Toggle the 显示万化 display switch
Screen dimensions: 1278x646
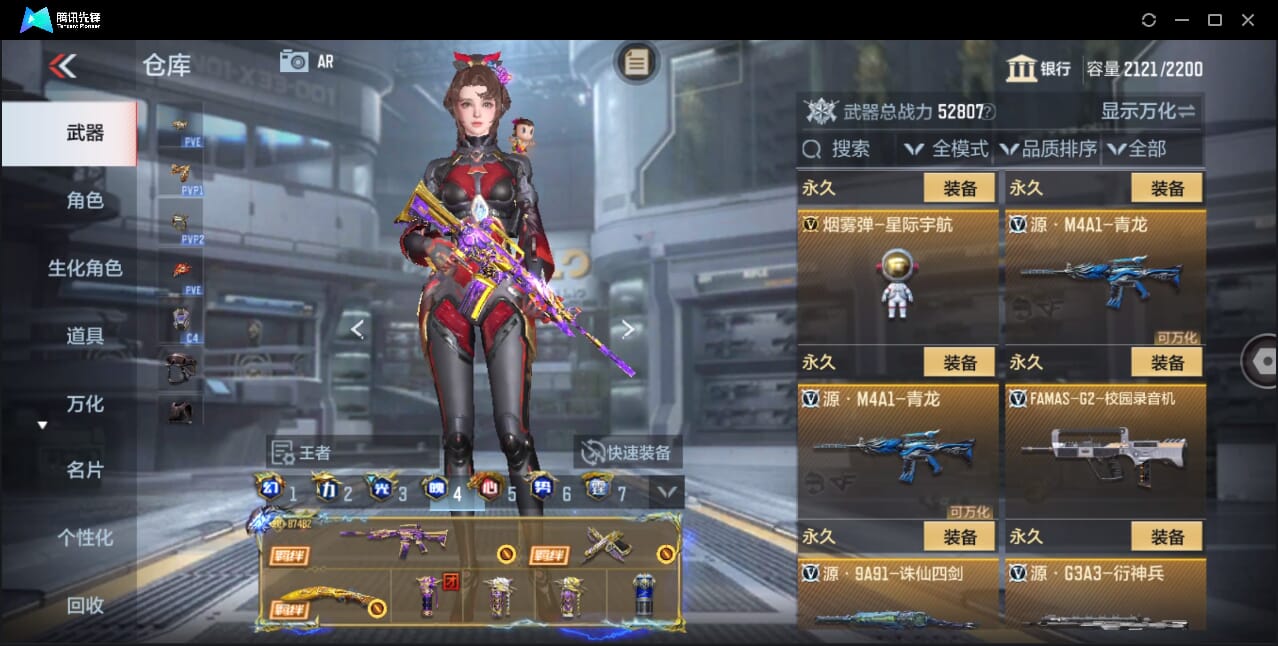pos(1148,111)
